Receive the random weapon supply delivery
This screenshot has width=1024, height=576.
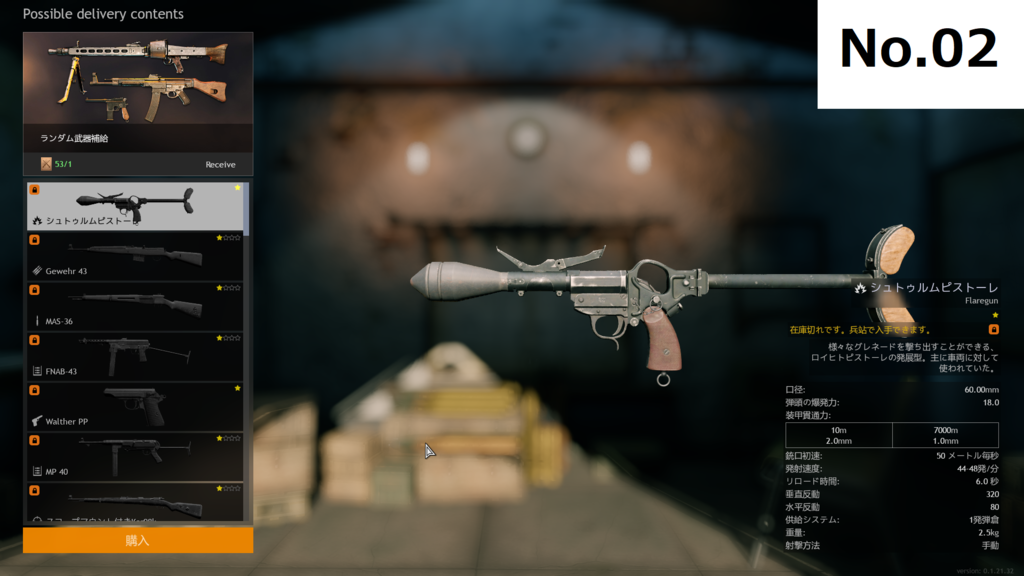coord(220,164)
